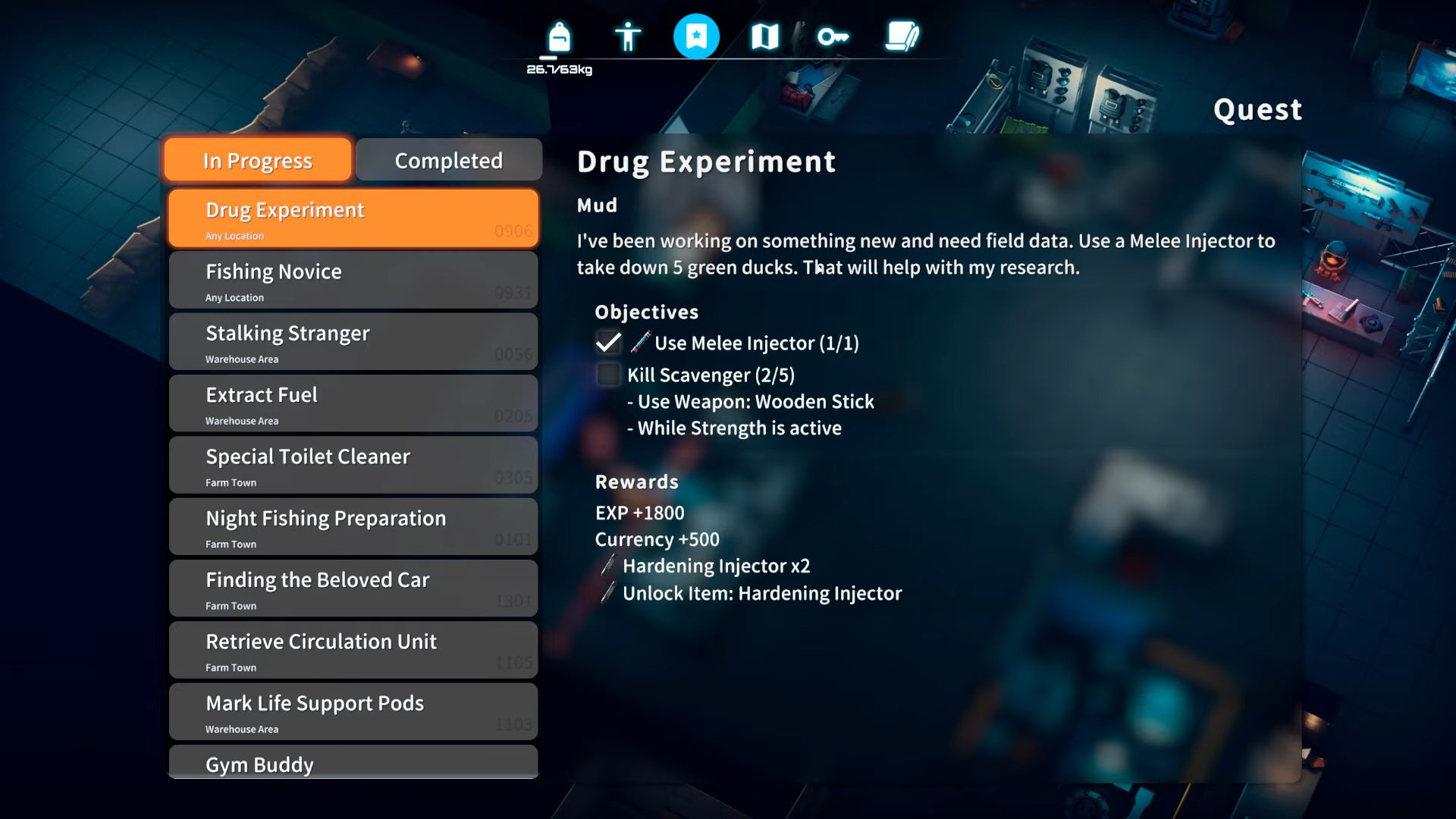
Task: Select the highlighted Quest bookmark icon
Action: (x=696, y=36)
